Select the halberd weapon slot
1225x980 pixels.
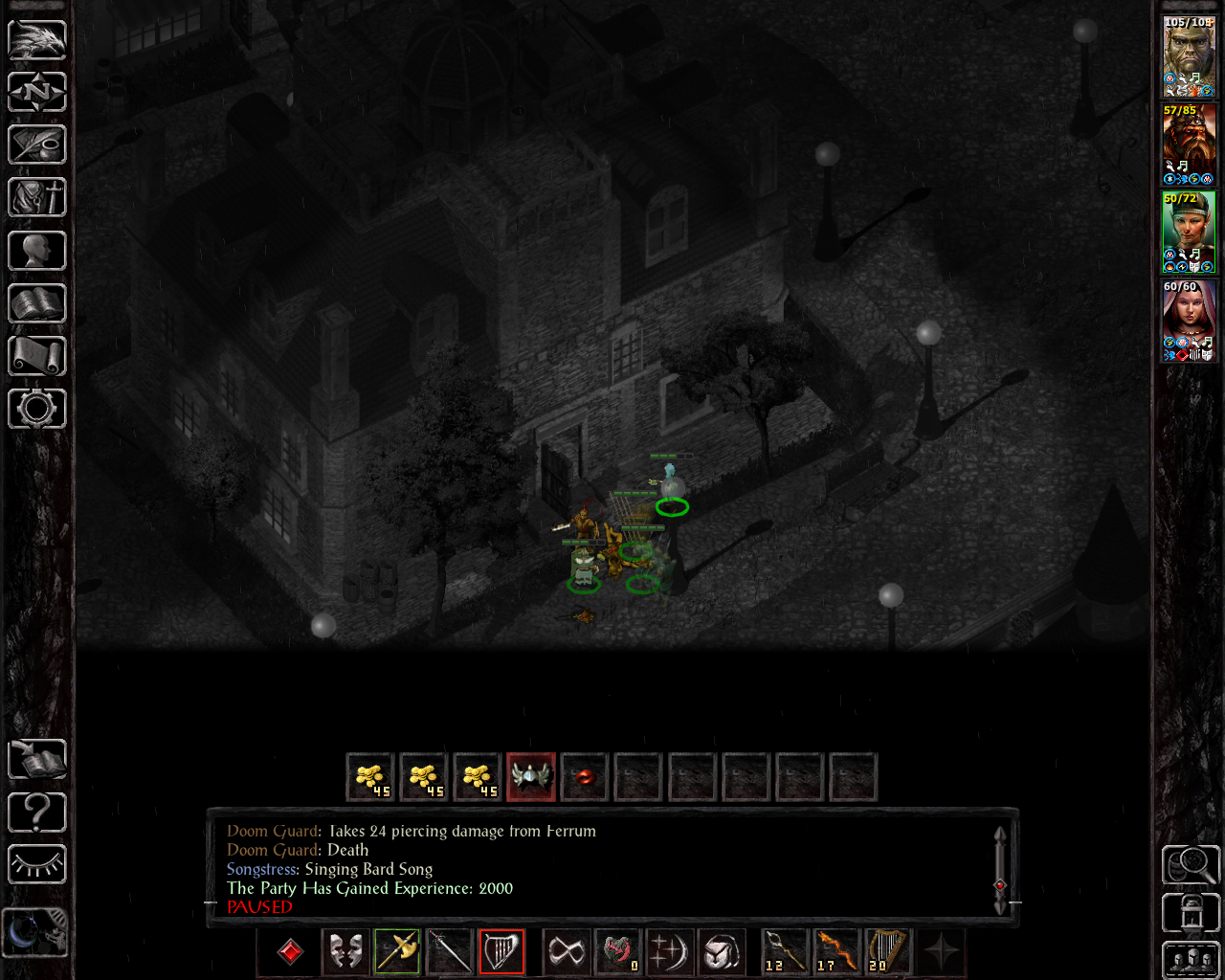(x=395, y=951)
